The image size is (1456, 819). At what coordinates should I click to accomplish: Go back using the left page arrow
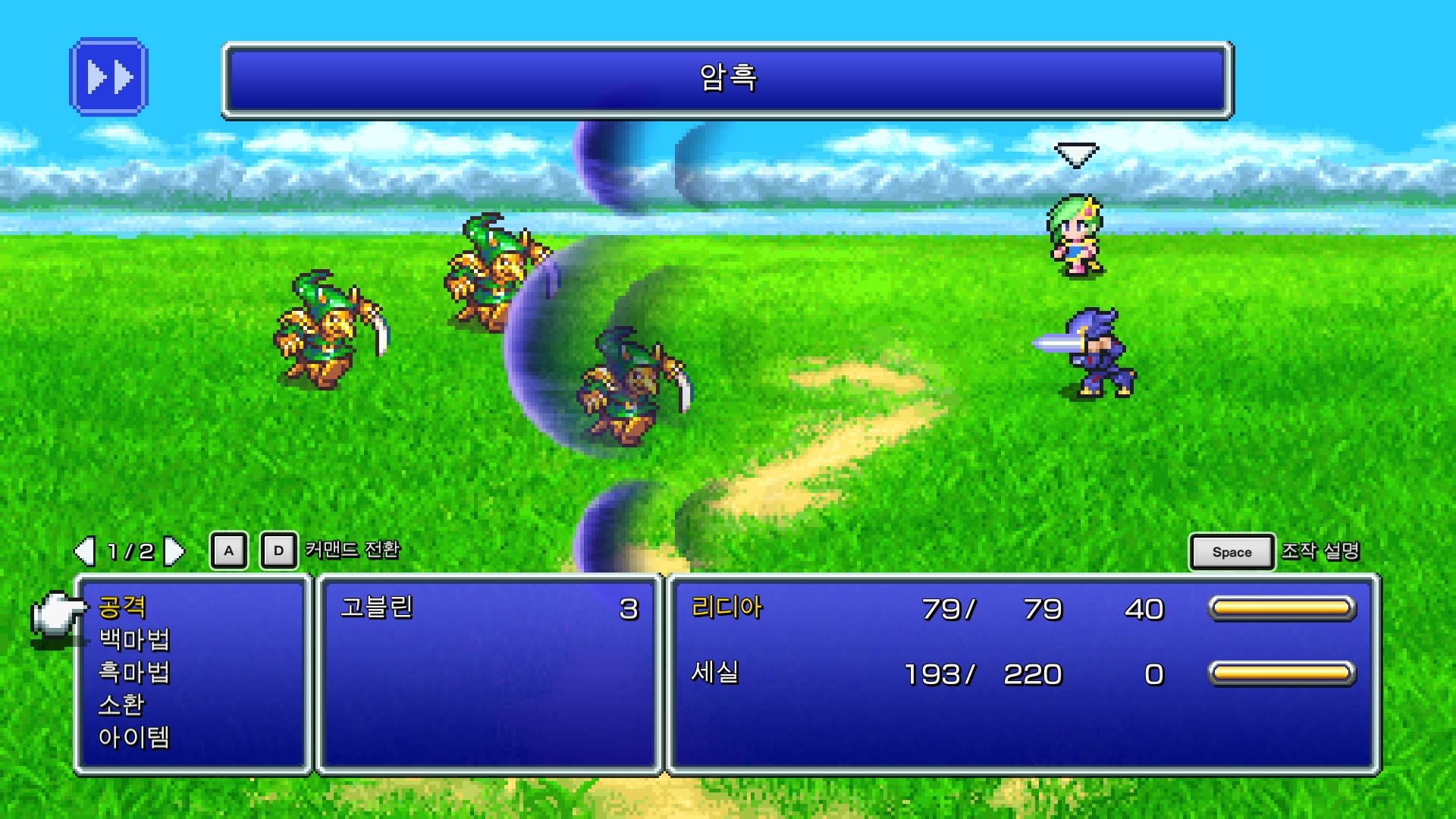(86, 551)
